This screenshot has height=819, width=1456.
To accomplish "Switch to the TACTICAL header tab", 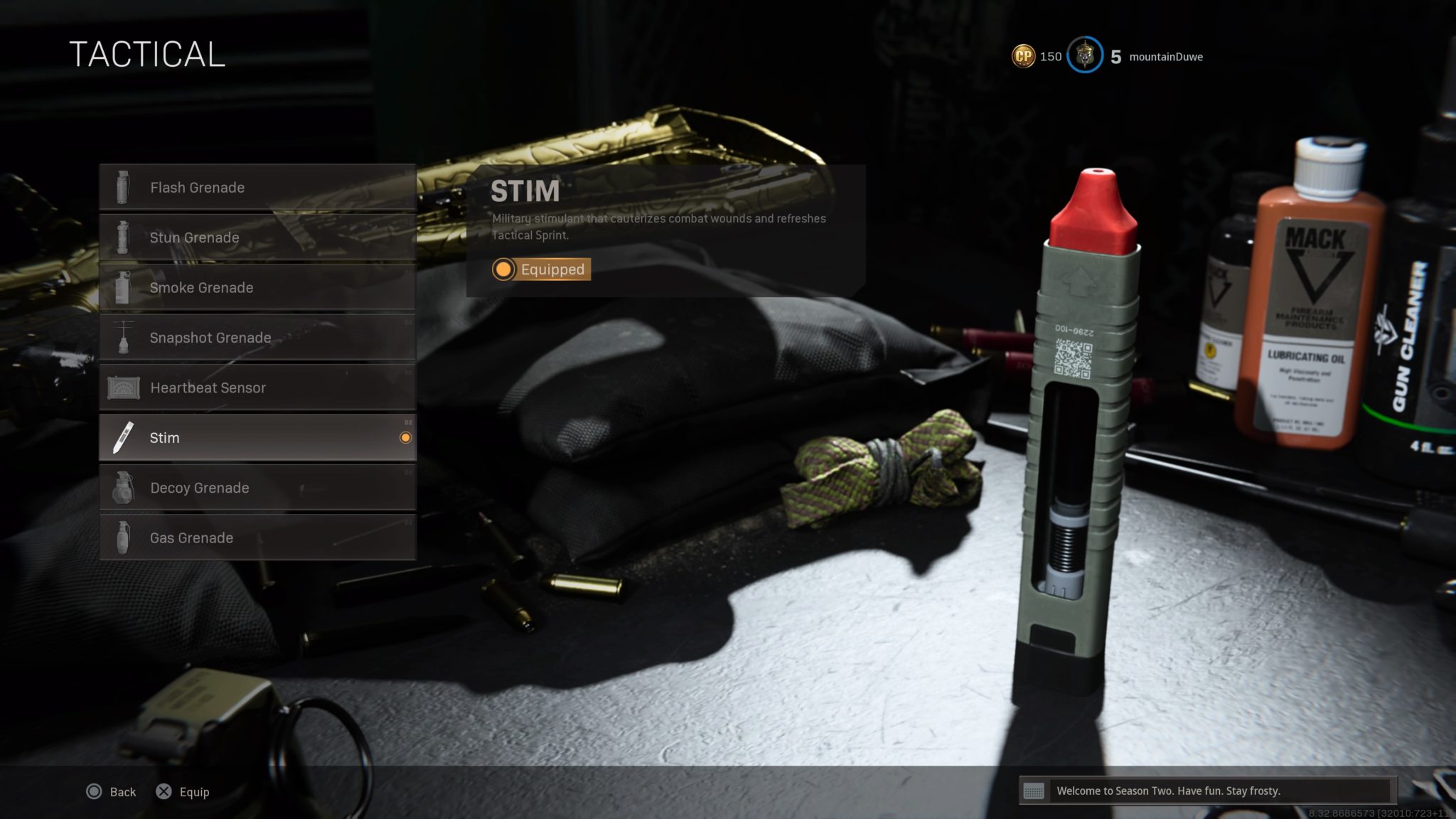I will [148, 55].
